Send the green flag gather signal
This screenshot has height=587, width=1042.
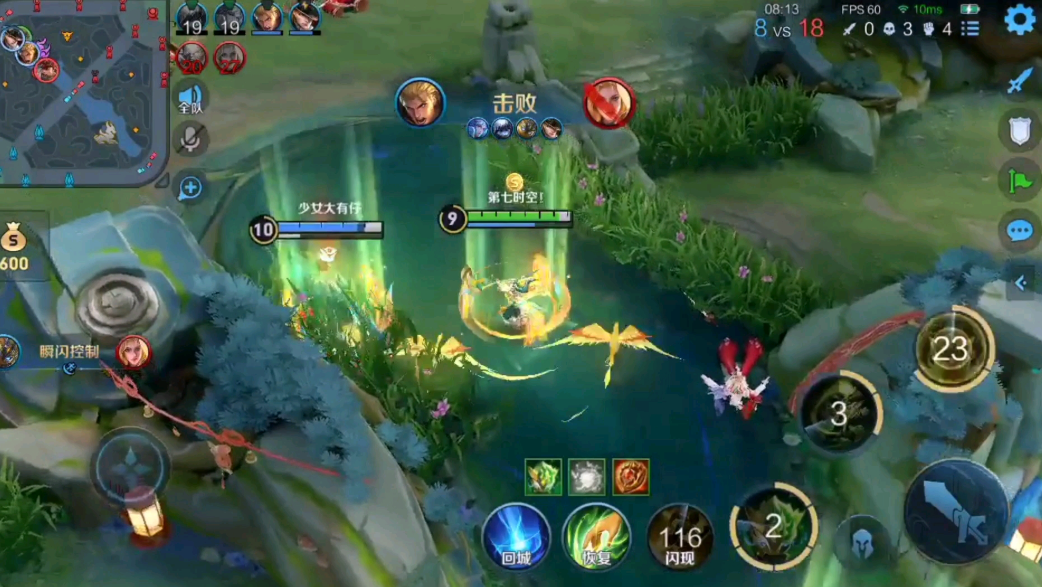tap(1019, 180)
